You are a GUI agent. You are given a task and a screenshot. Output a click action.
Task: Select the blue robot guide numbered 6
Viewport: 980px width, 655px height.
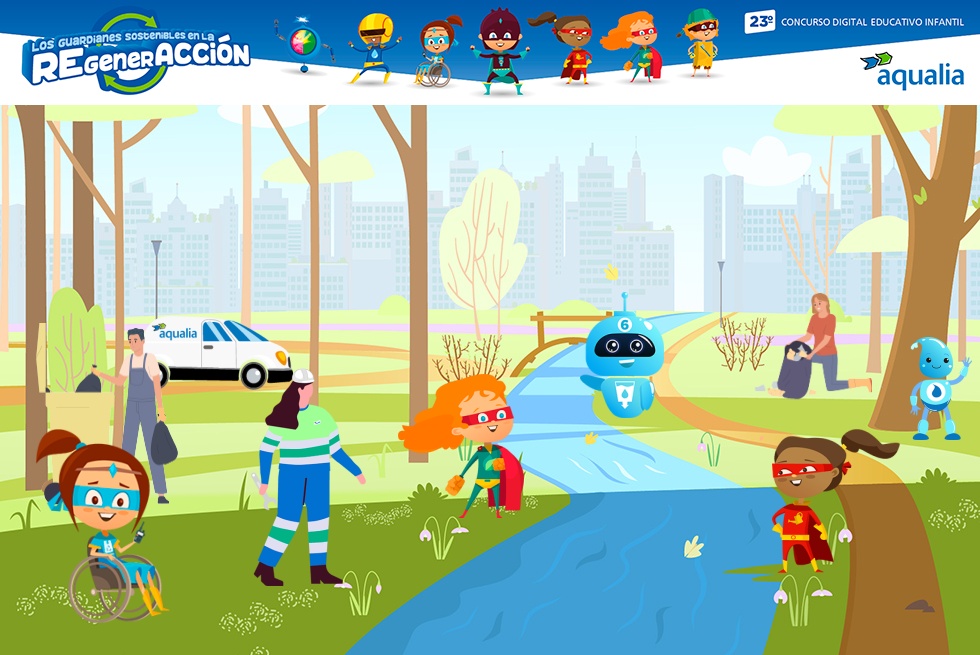pos(622,357)
